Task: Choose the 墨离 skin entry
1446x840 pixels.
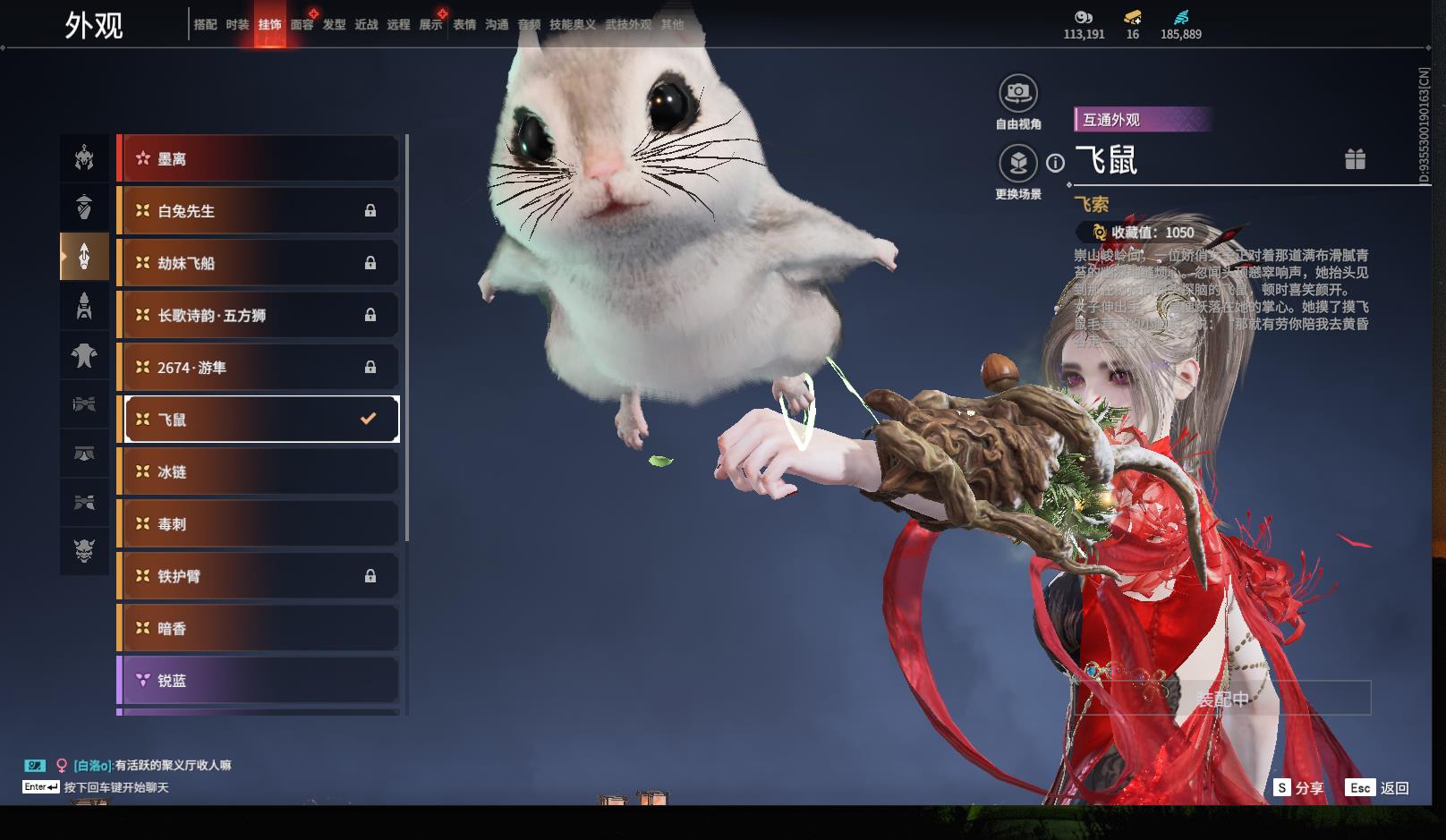Action: 259,159
